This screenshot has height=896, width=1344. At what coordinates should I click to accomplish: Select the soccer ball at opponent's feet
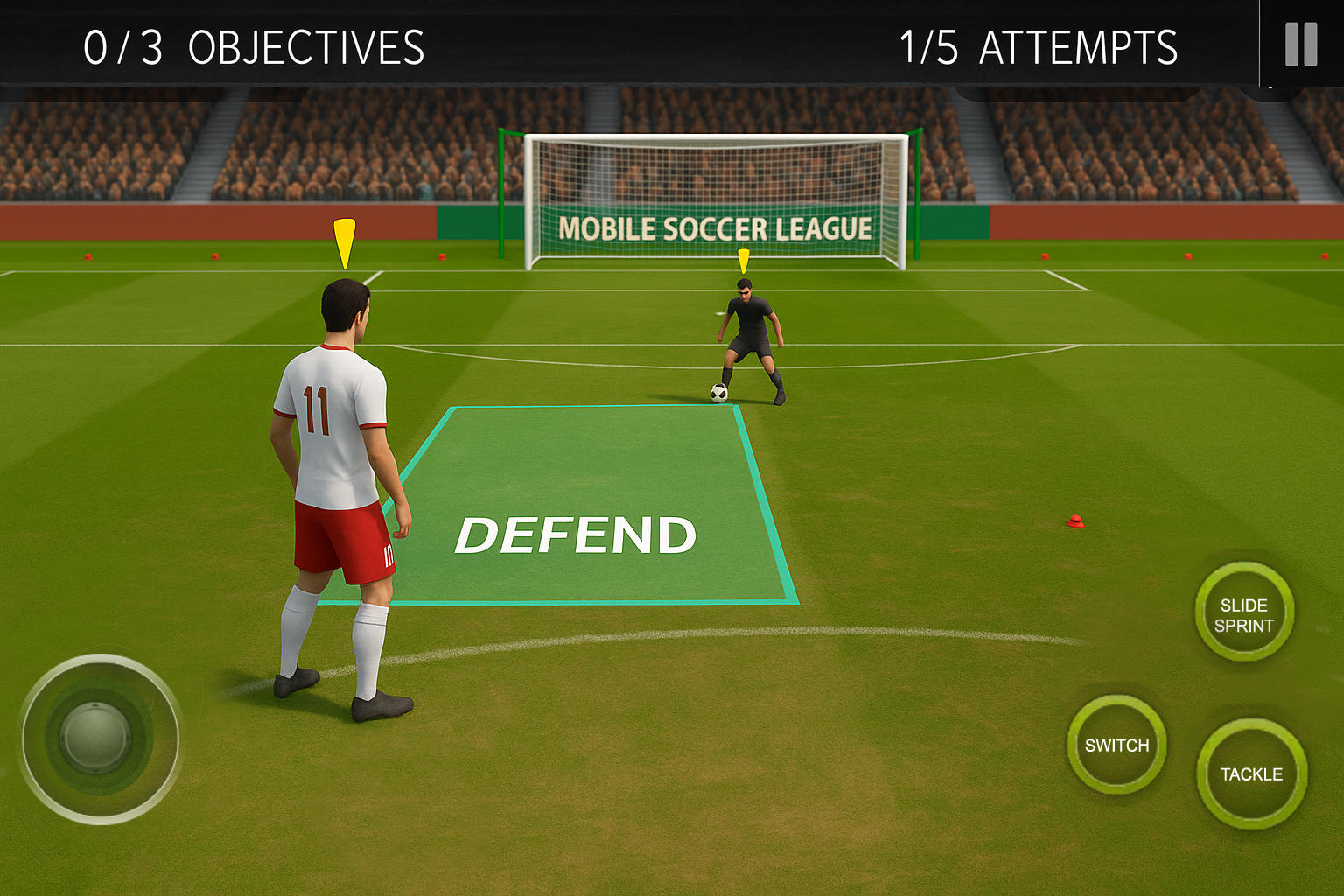[719, 393]
